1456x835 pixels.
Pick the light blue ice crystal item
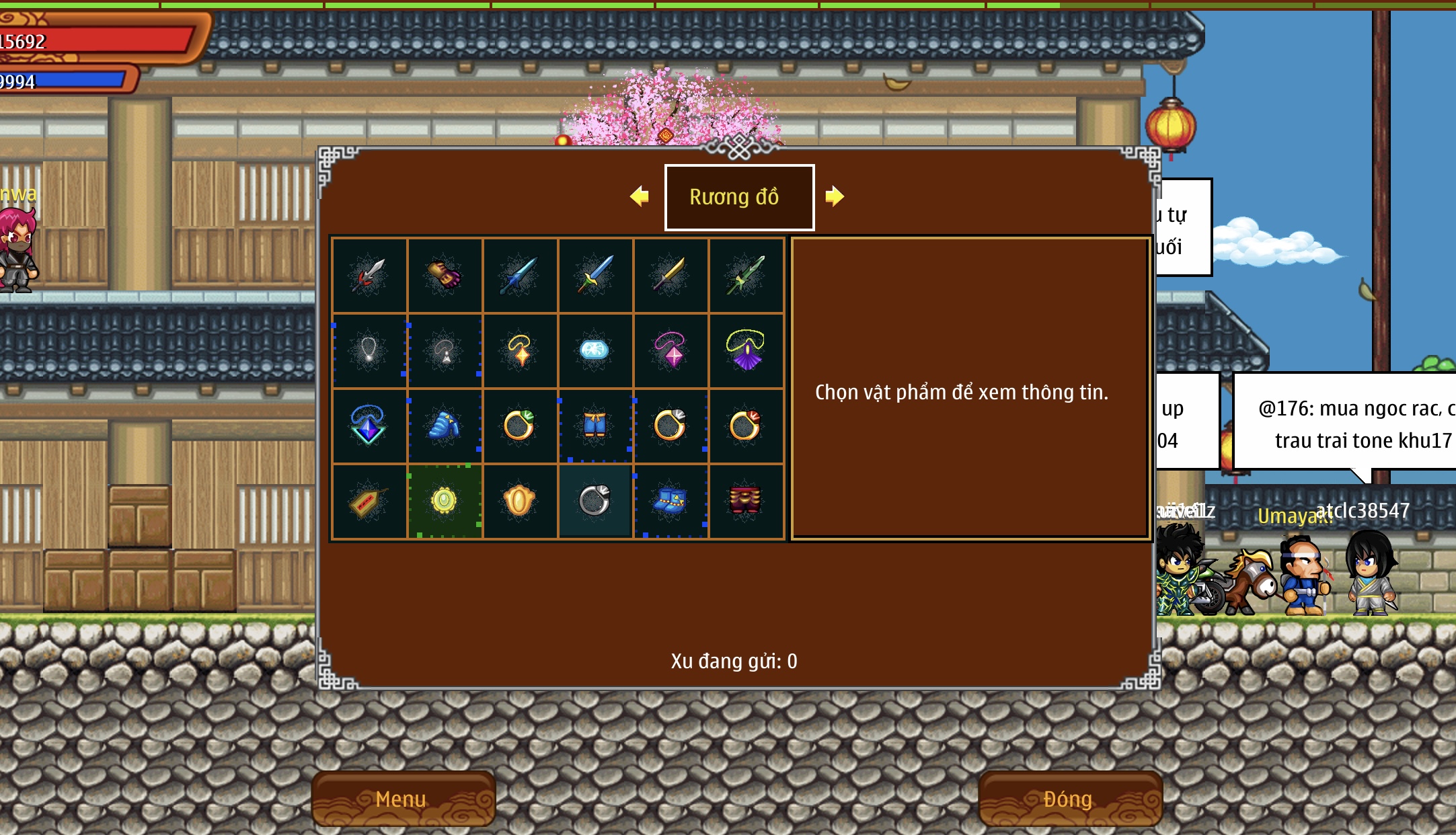point(595,350)
